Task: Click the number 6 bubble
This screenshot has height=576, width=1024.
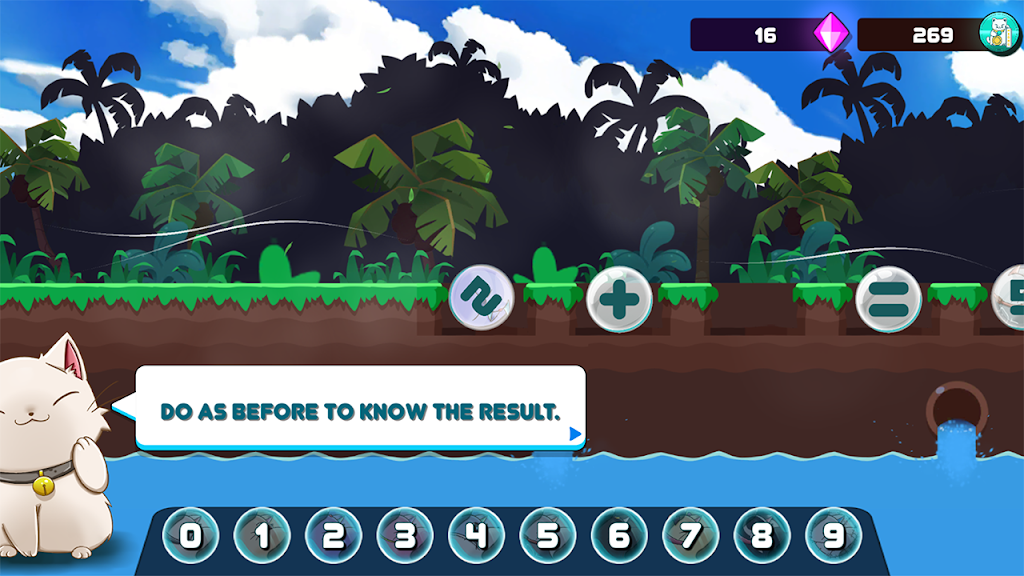Action: (620, 537)
